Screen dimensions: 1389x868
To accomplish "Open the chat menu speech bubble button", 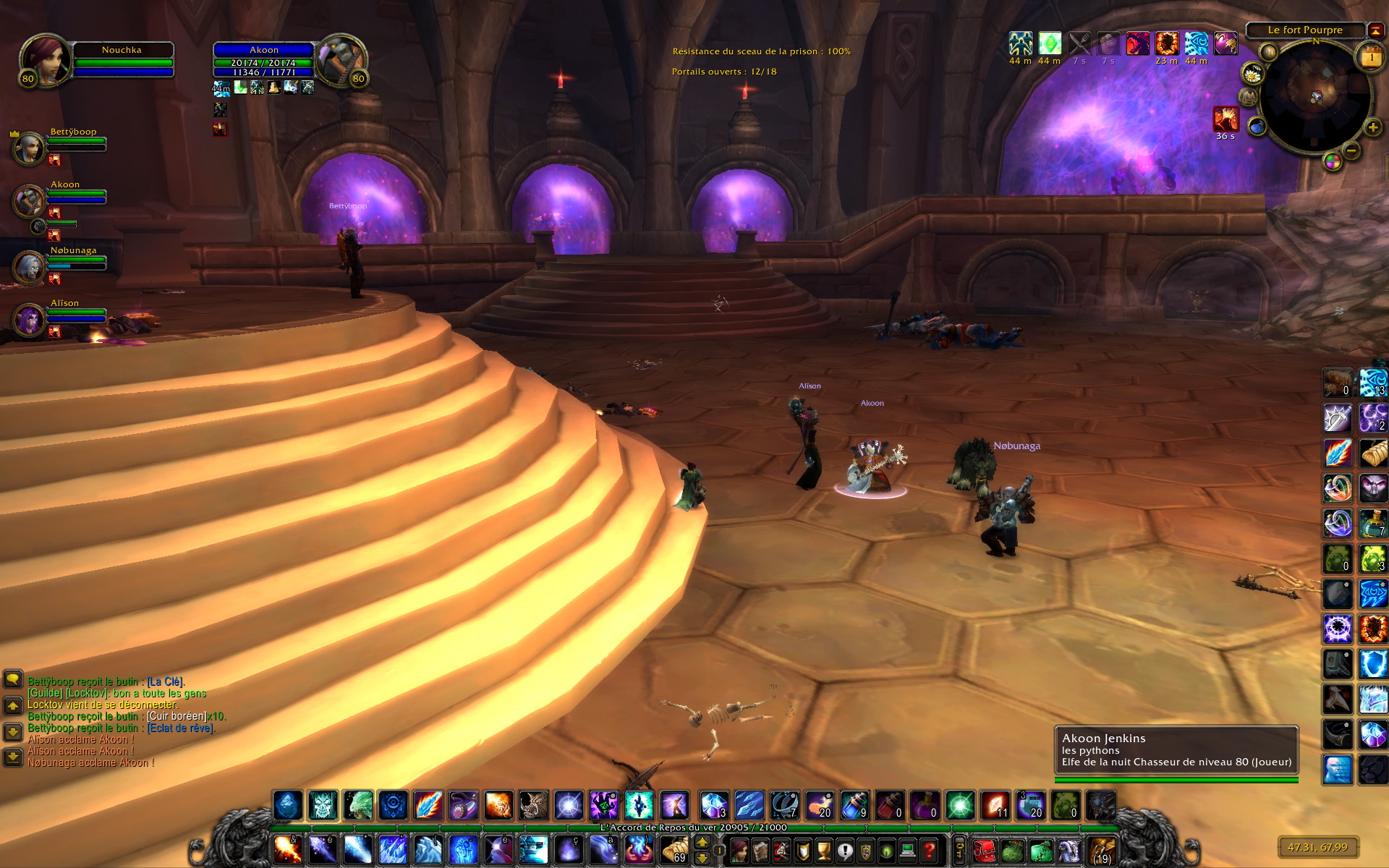I will pos(13,679).
